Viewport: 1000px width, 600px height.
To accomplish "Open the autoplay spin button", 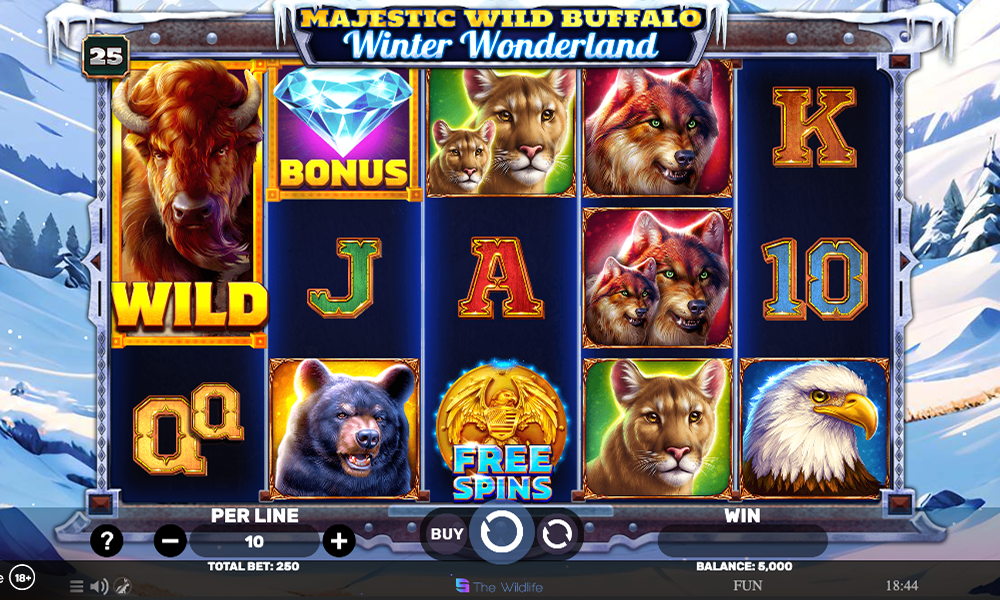I will point(556,534).
